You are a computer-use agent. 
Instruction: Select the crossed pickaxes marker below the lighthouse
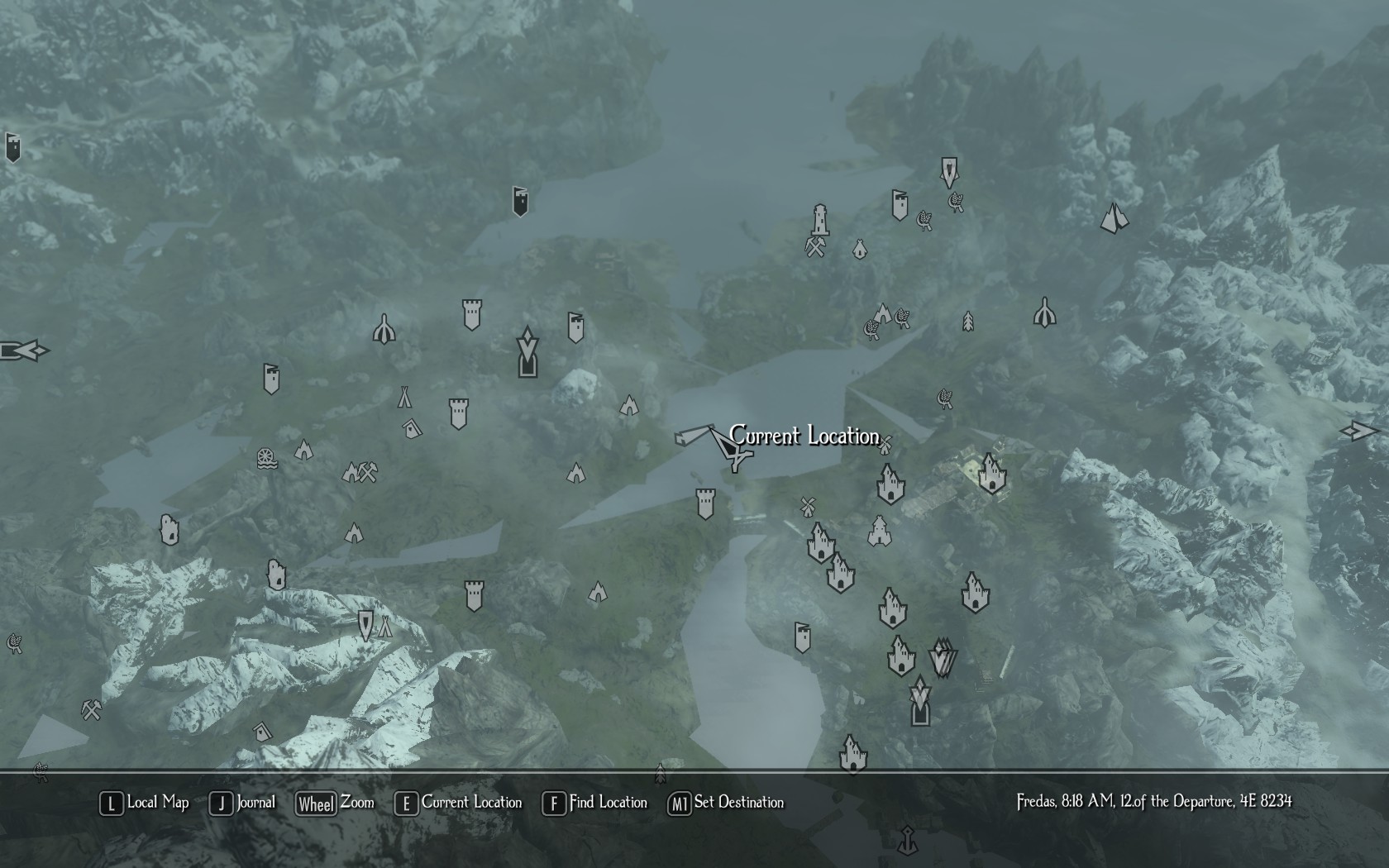coord(816,246)
